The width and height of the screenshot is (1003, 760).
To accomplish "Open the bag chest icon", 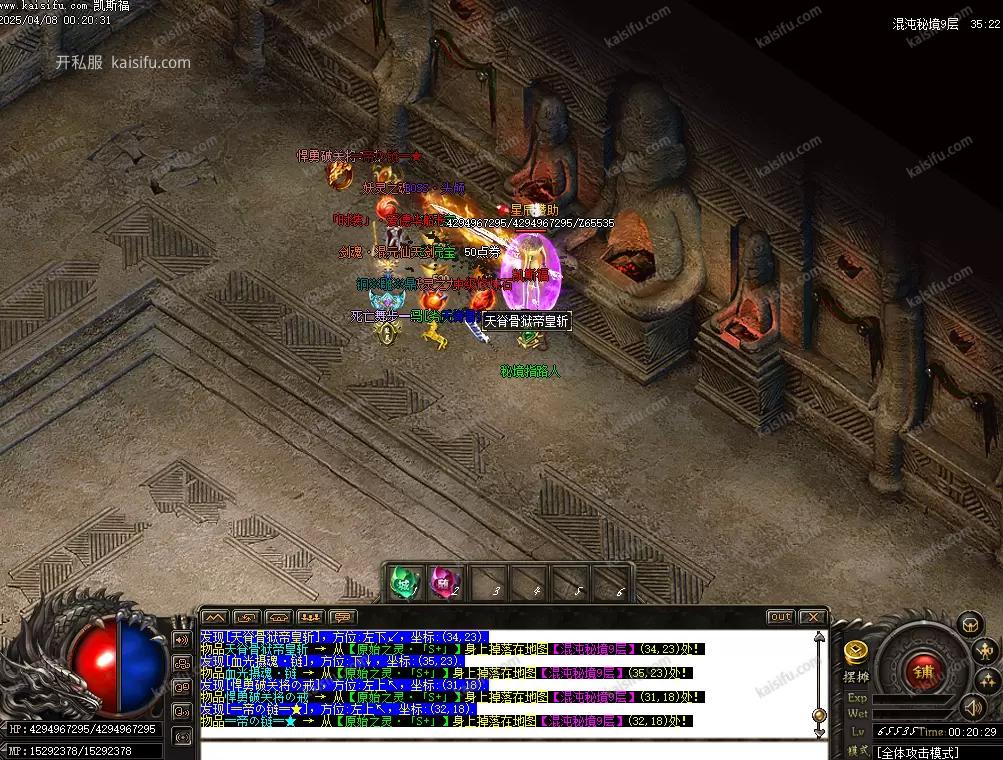I will (x=969, y=625).
